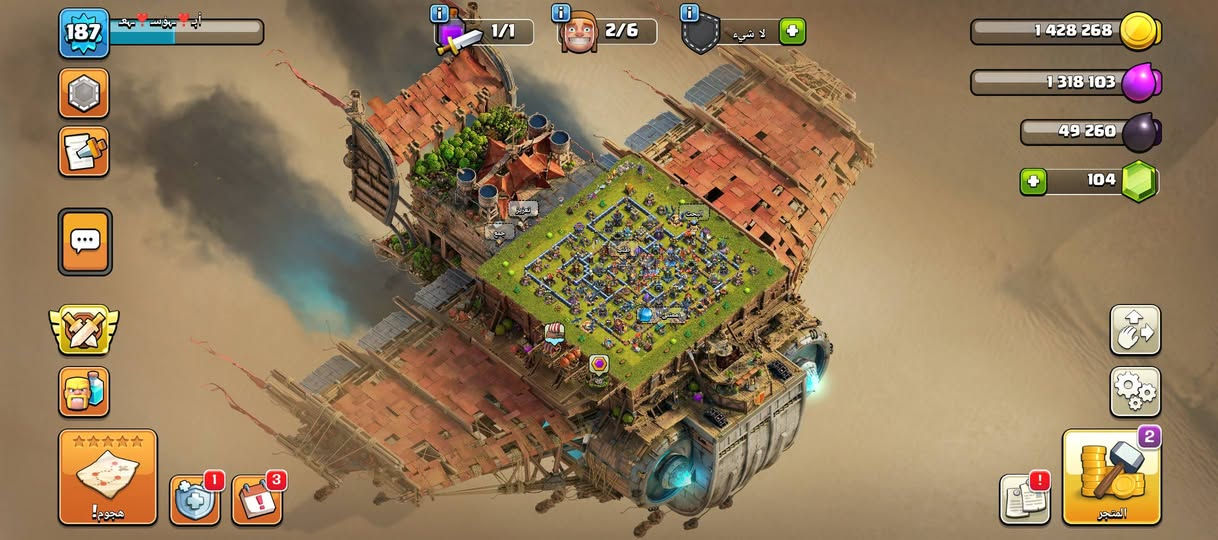Tap the level 187 experience badge
Viewport: 1218px width, 540px height.
coord(84,32)
